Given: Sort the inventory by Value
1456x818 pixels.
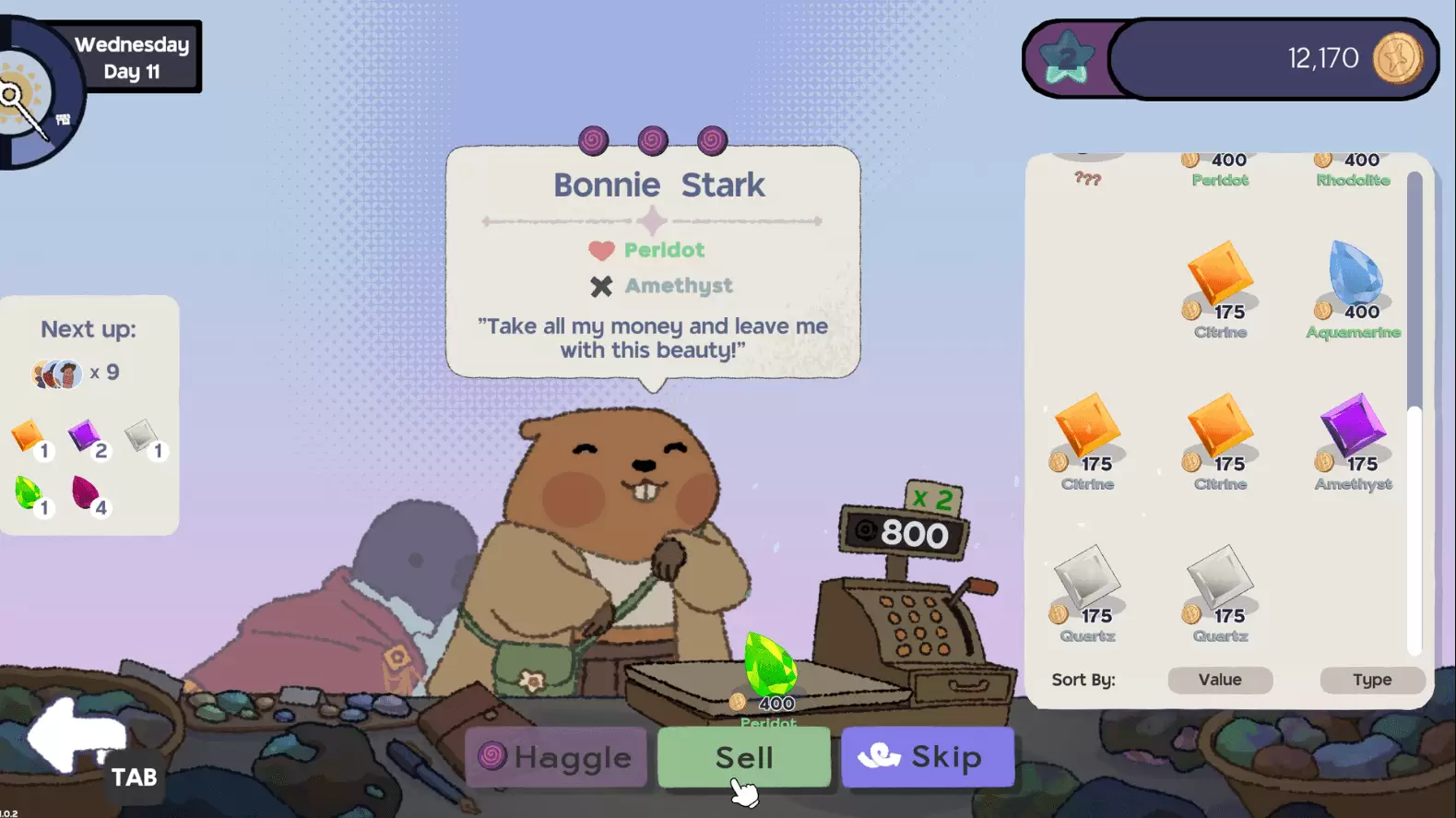Looking at the screenshot, I should pyautogui.click(x=1219, y=680).
